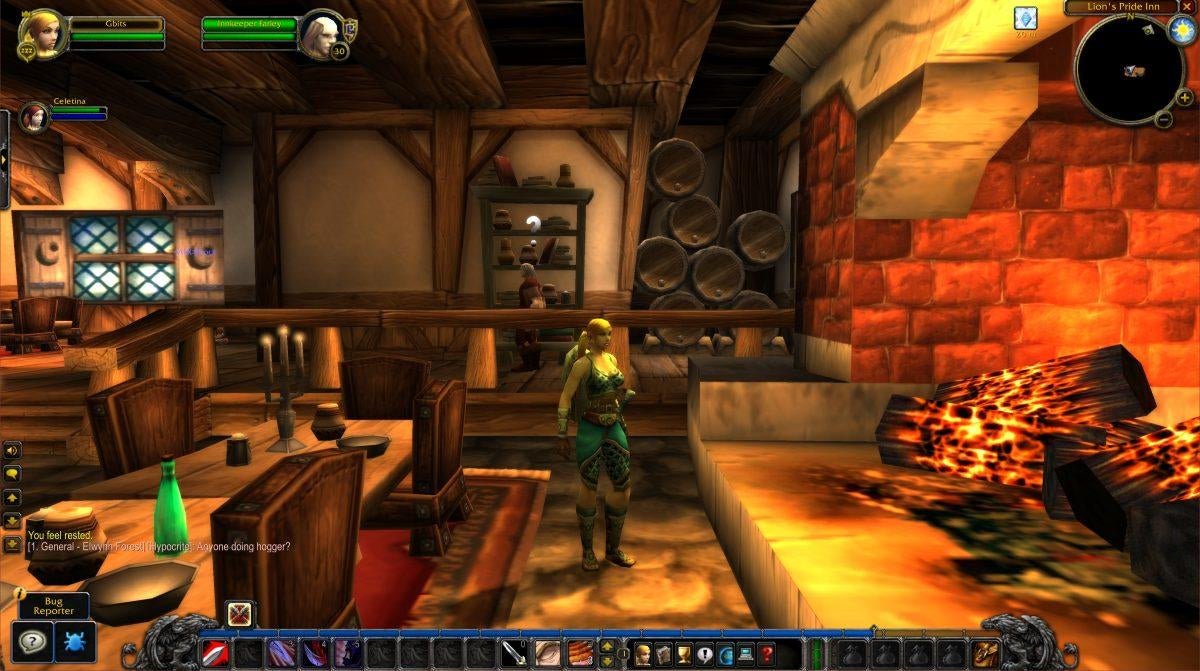
Task: Open the help request speech bubble button
Action: click(33, 640)
